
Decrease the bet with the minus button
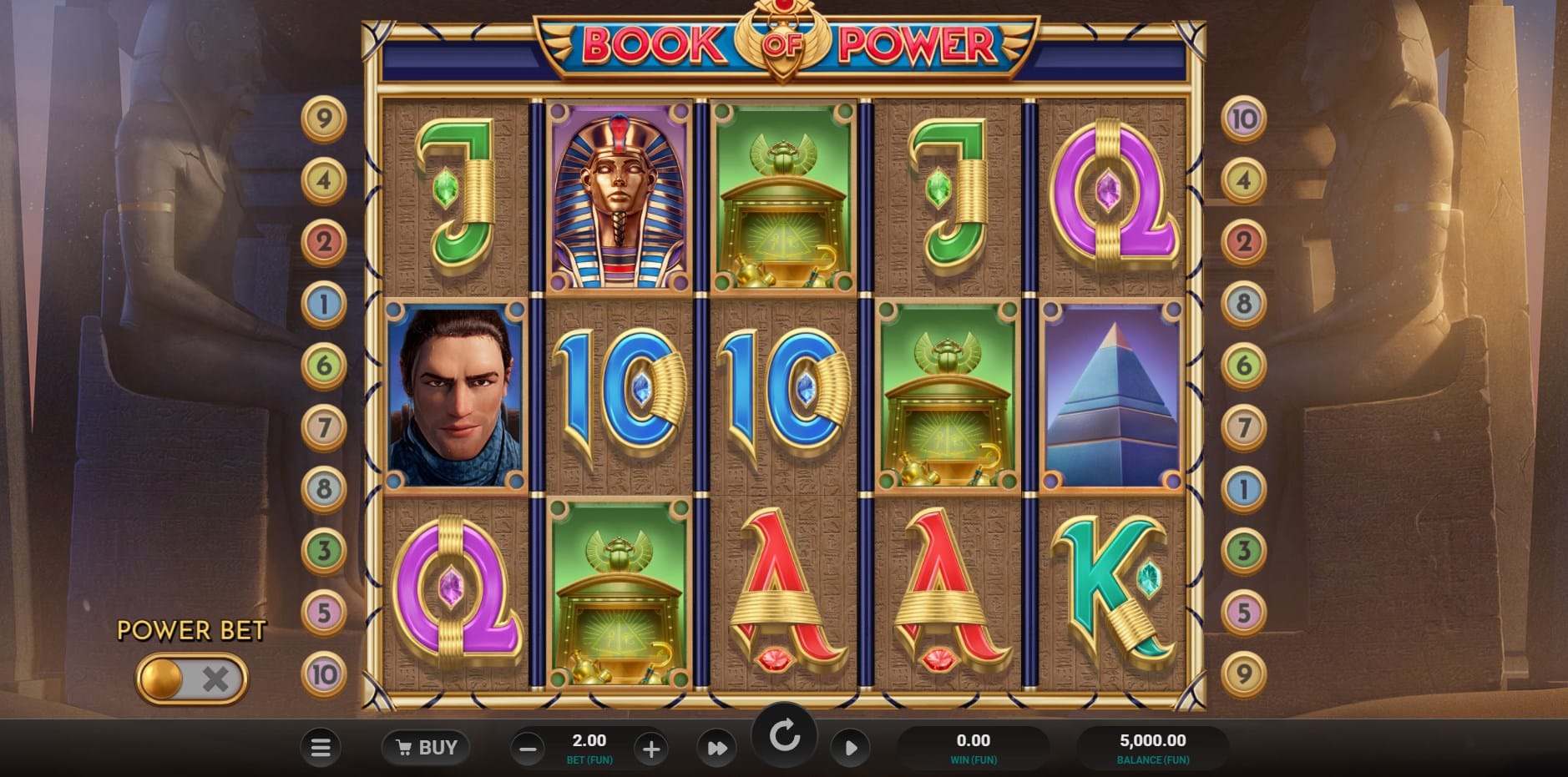(528, 749)
